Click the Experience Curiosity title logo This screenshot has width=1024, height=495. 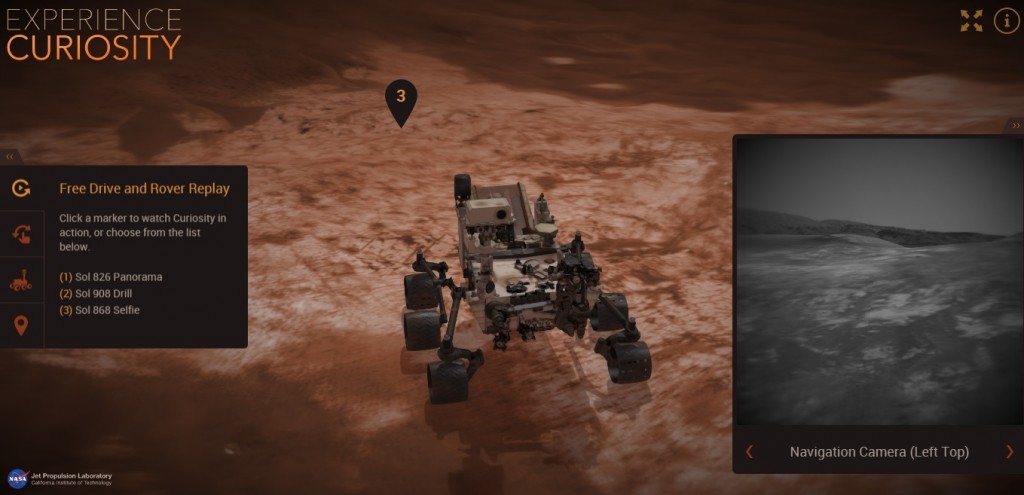(94, 34)
